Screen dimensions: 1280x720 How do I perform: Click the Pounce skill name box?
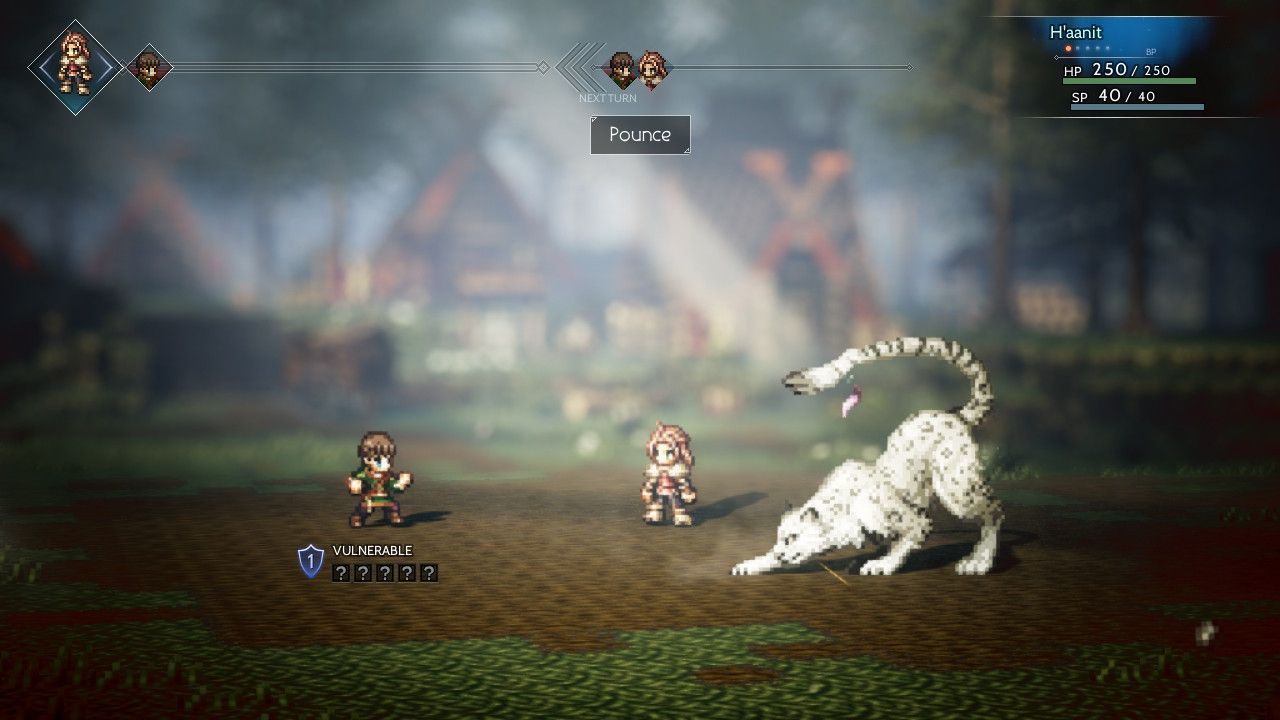click(x=640, y=135)
